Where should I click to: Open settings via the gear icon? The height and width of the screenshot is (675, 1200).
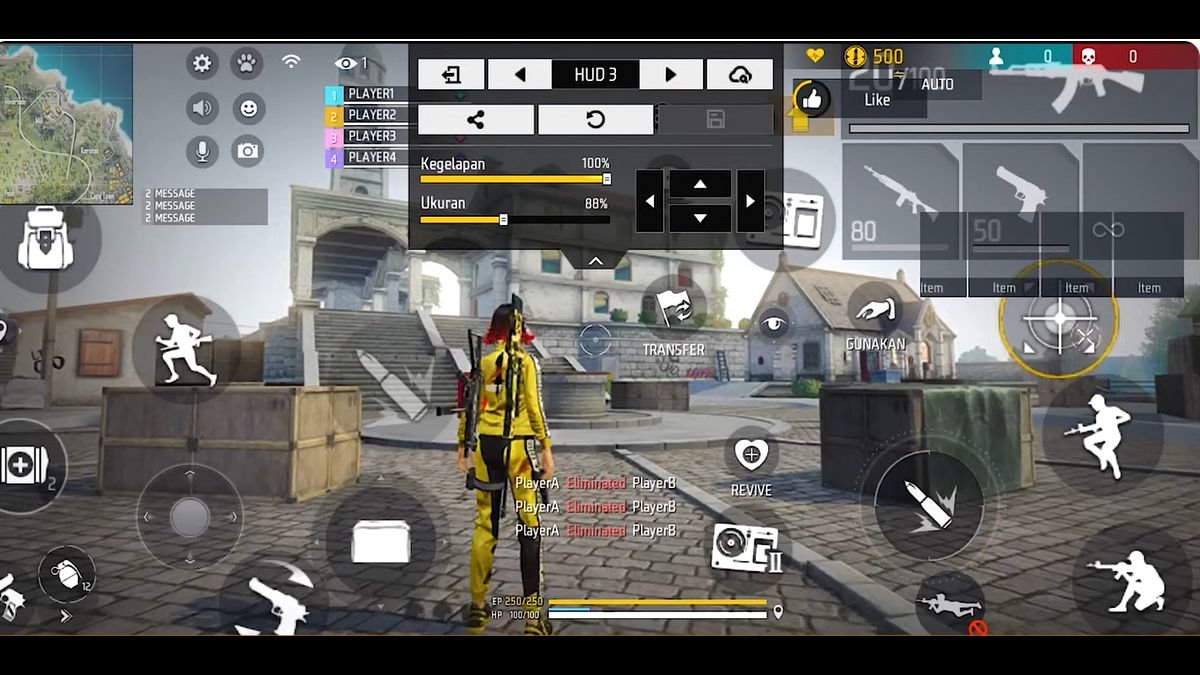tap(202, 64)
